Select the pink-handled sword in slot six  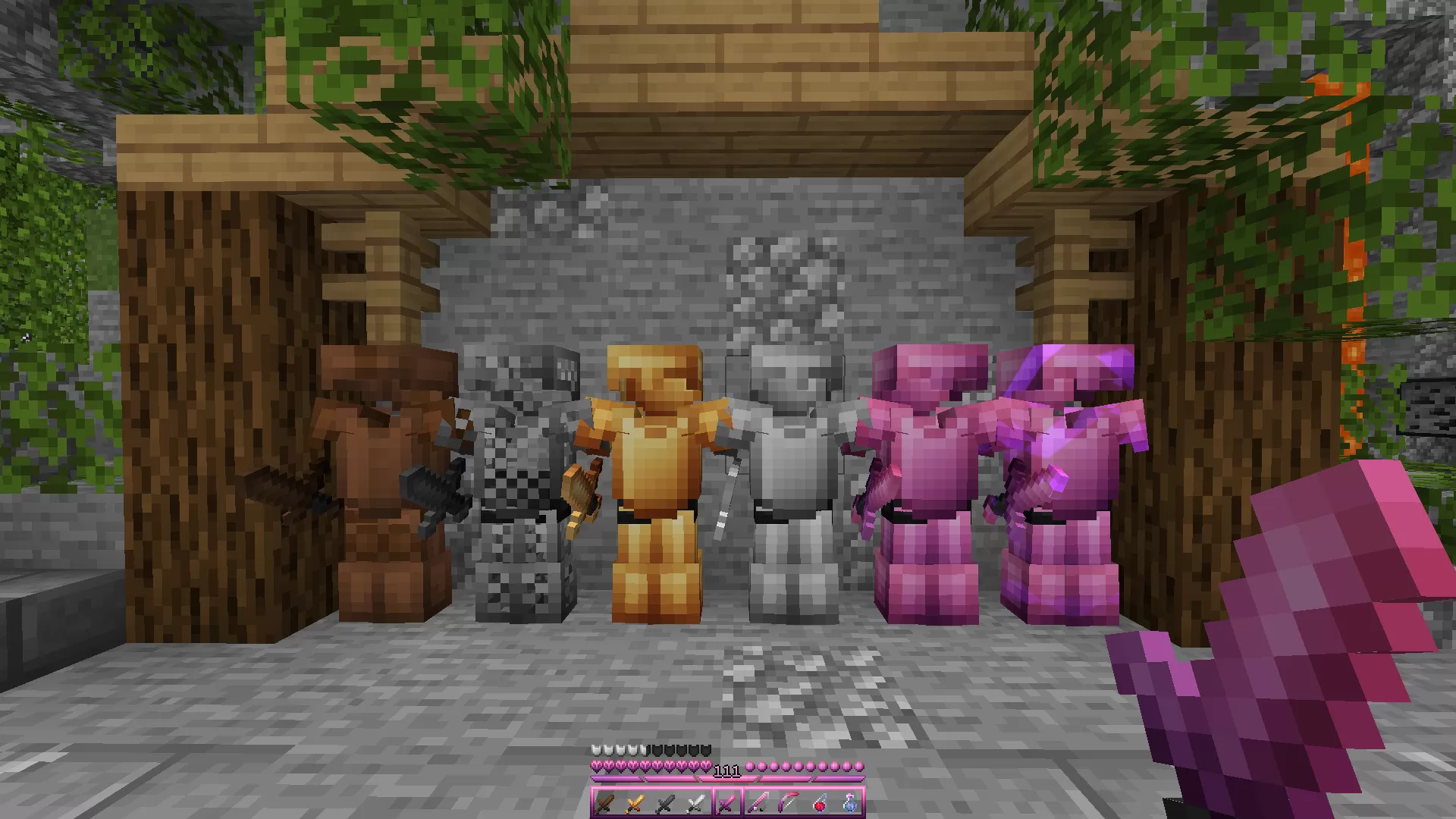(x=756, y=804)
